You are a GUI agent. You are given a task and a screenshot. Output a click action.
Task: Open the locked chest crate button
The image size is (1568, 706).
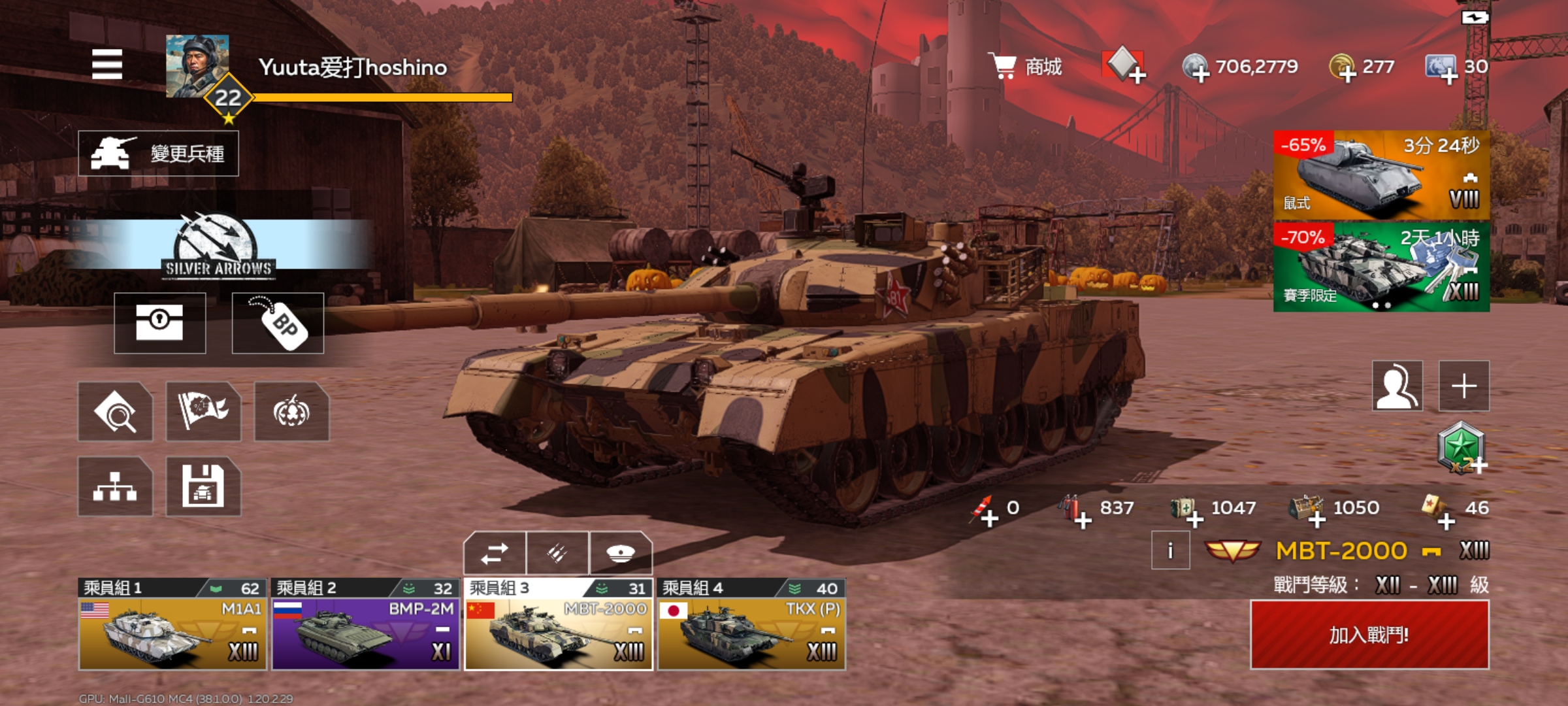[160, 322]
